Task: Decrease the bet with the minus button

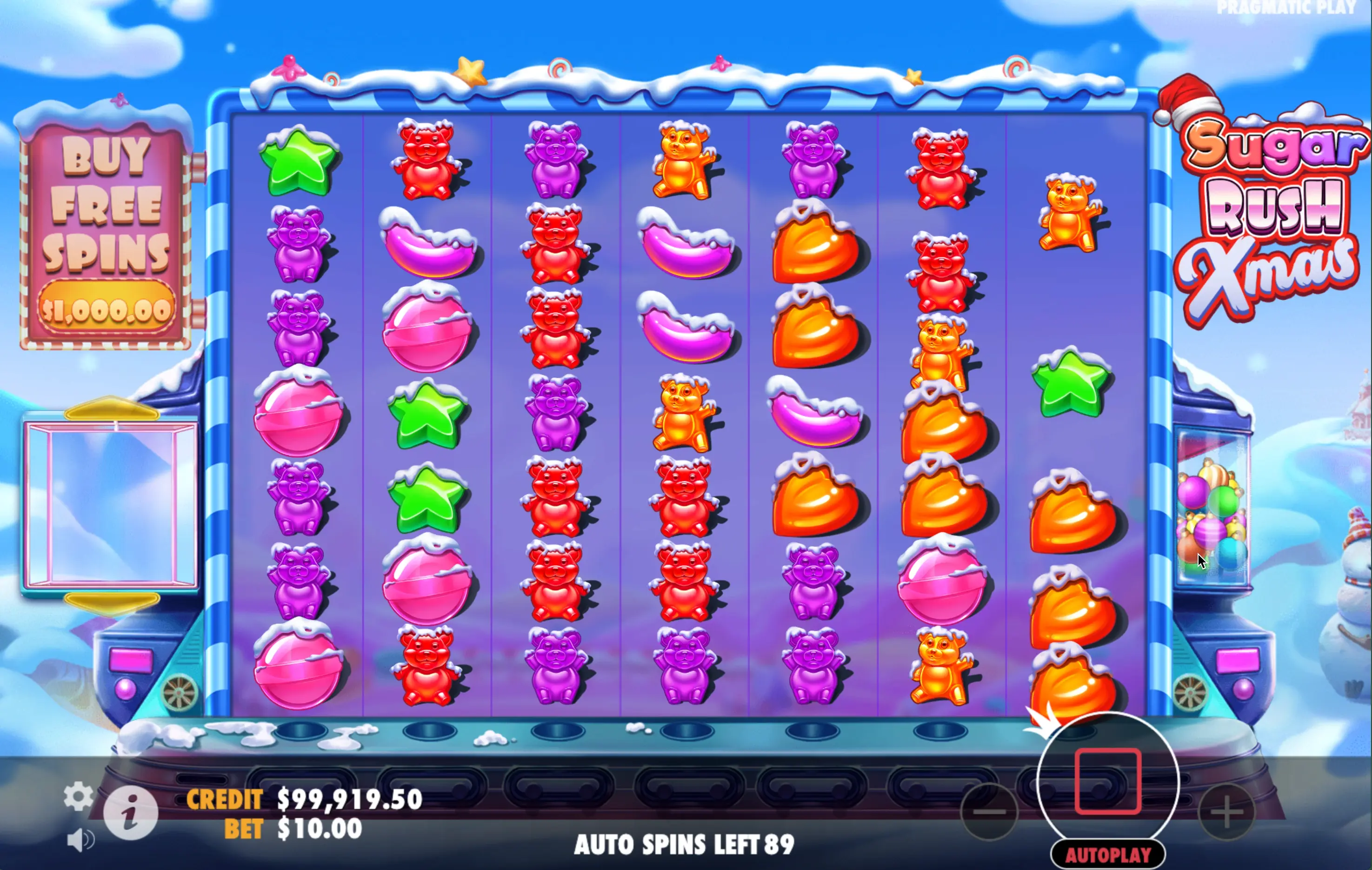Action: pyautogui.click(x=989, y=811)
